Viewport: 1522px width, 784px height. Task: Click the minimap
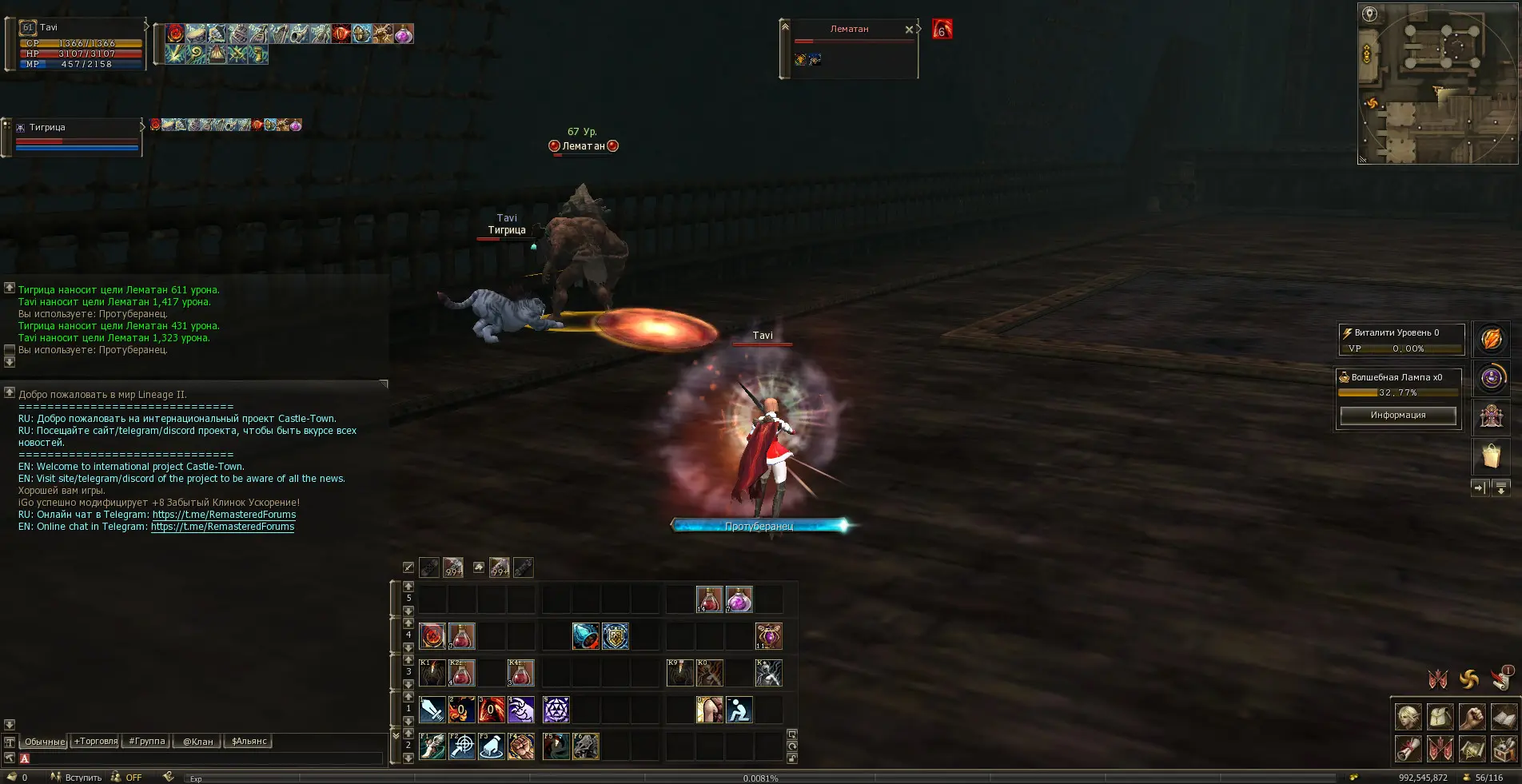(x=1437, y=84)
